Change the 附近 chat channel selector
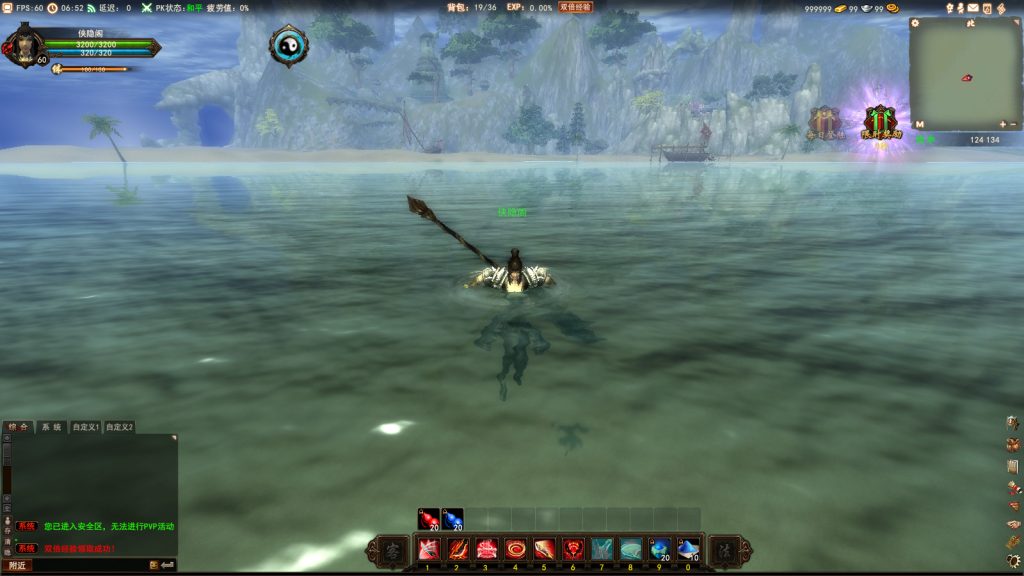 click(15, 565)
